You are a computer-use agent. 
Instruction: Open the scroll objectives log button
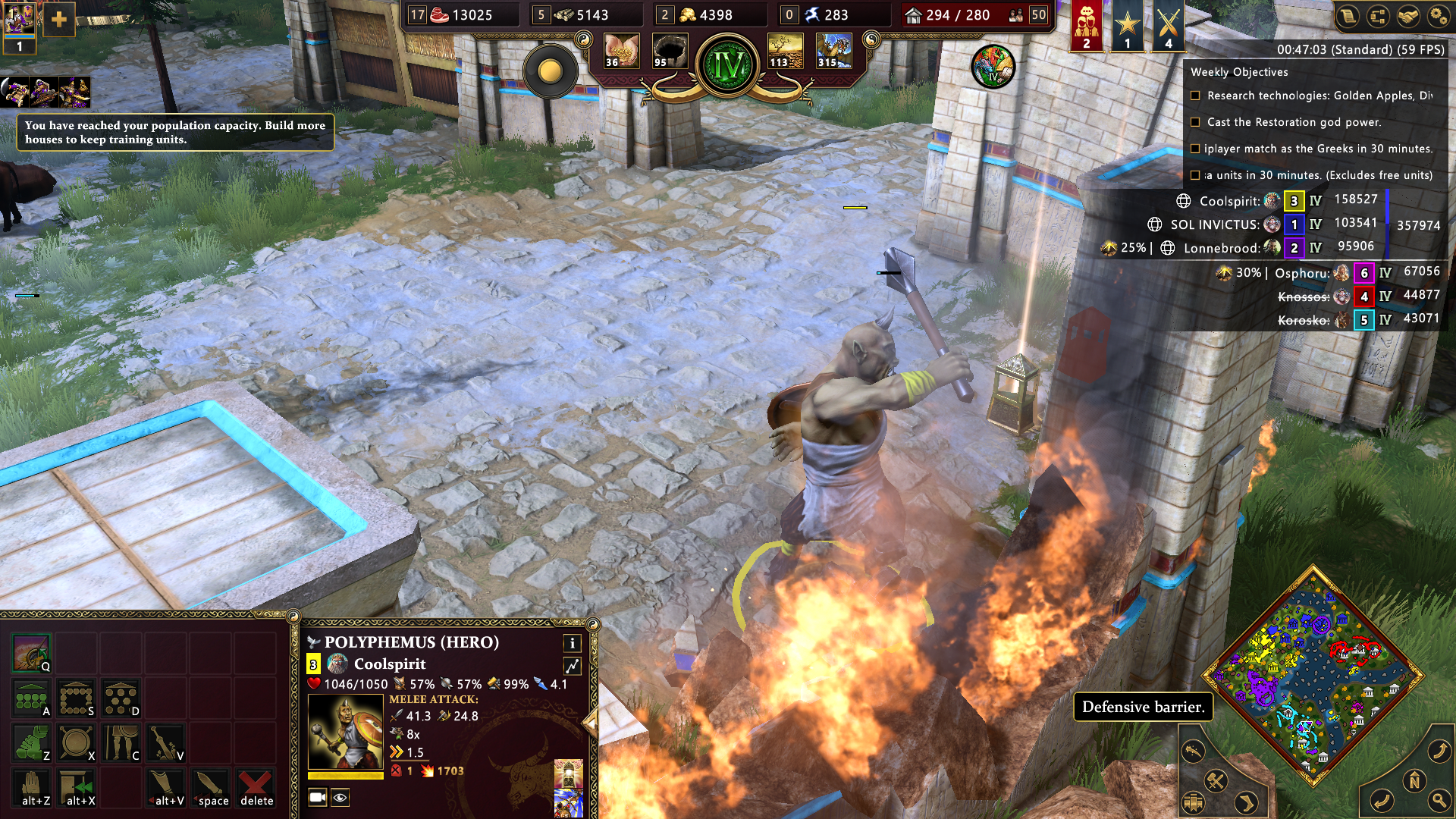pos(1348,17)
